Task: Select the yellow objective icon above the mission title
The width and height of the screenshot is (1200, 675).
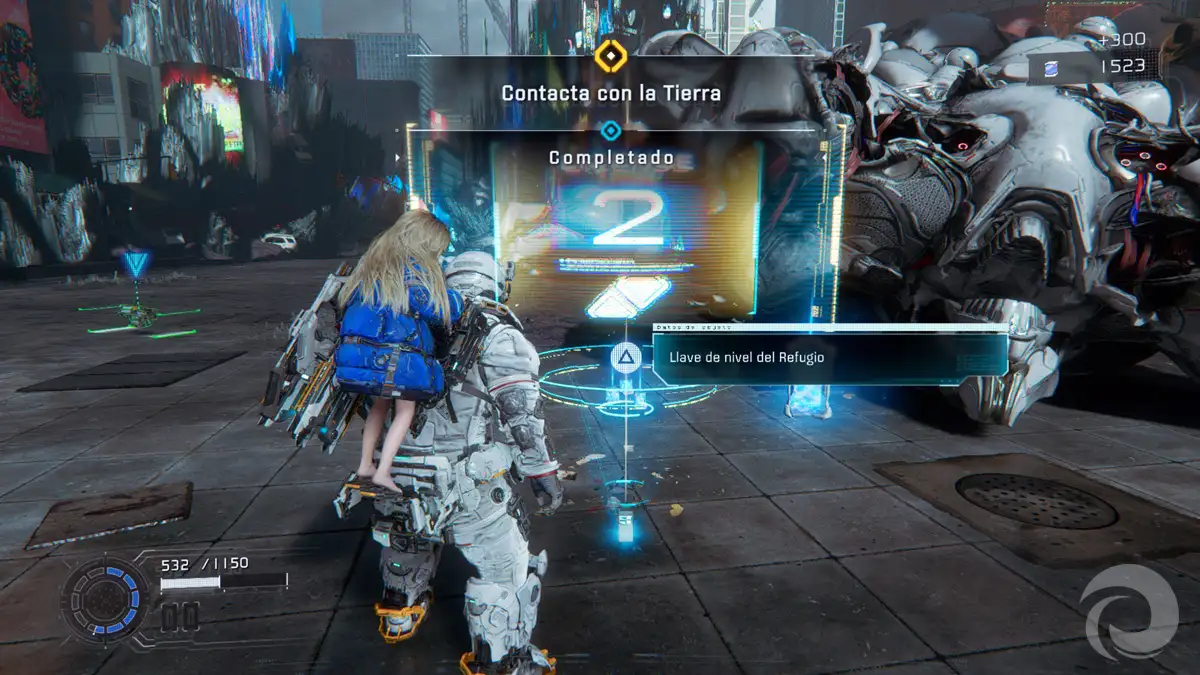Action: click(610, 55)
